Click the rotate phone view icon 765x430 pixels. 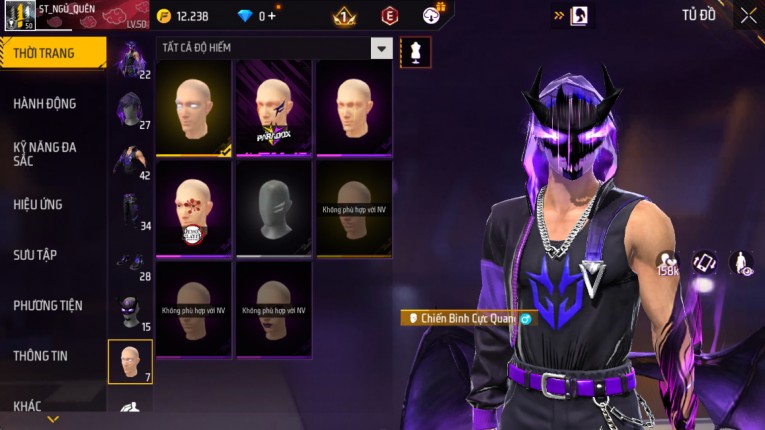[704, 262]
